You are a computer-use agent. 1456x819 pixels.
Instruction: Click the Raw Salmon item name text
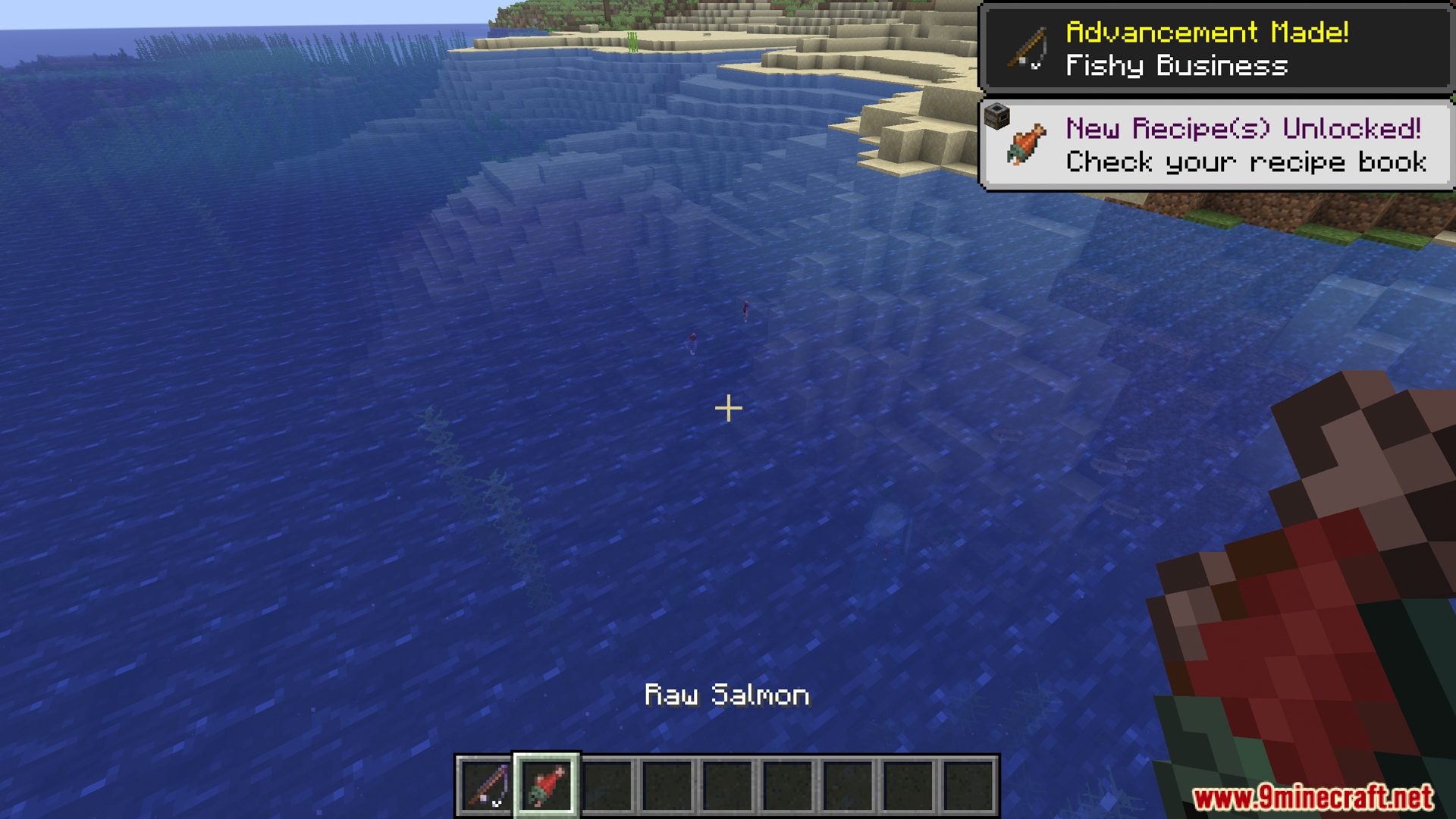click(727, 695)
